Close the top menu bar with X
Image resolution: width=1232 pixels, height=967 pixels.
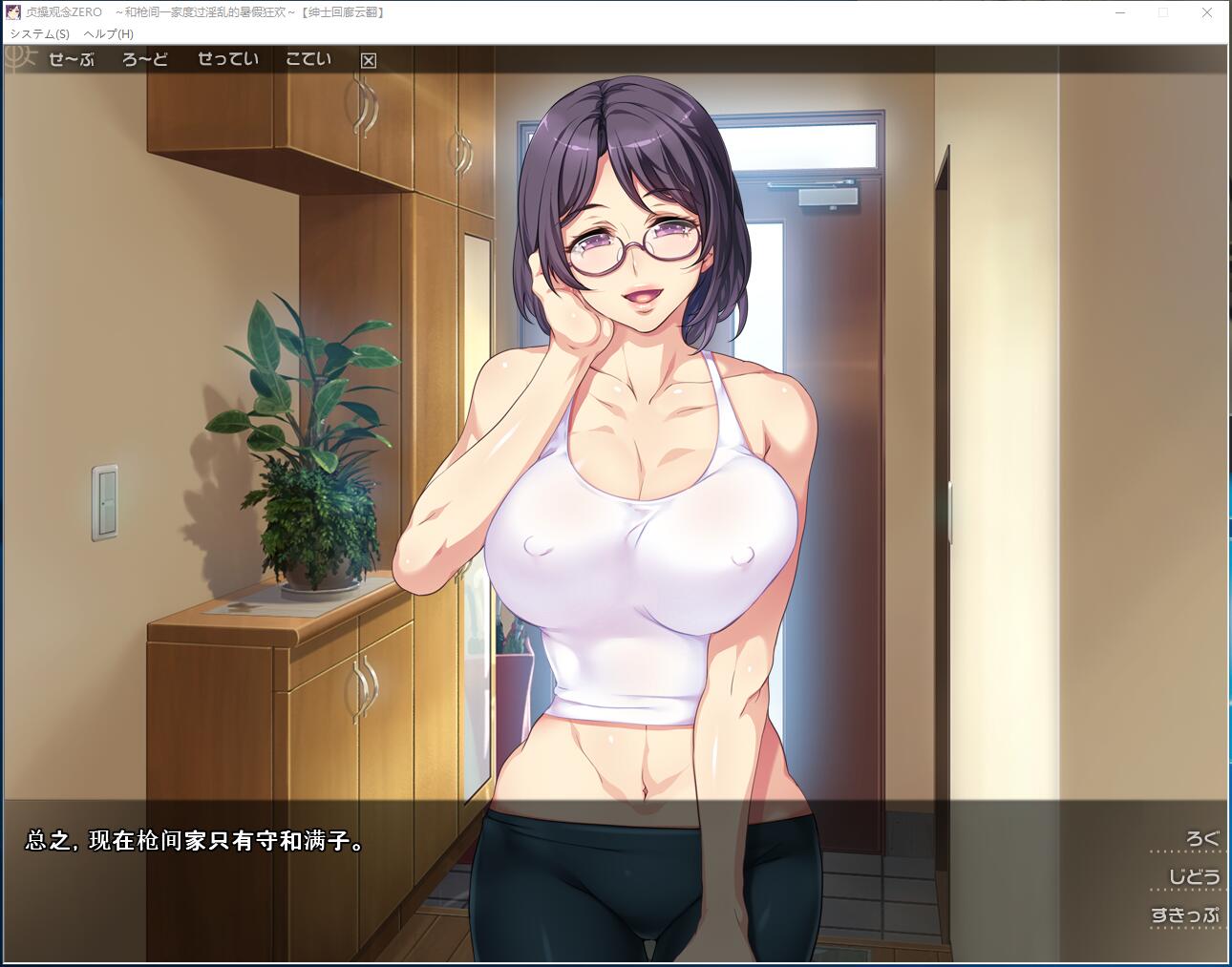tap(369, 60)
